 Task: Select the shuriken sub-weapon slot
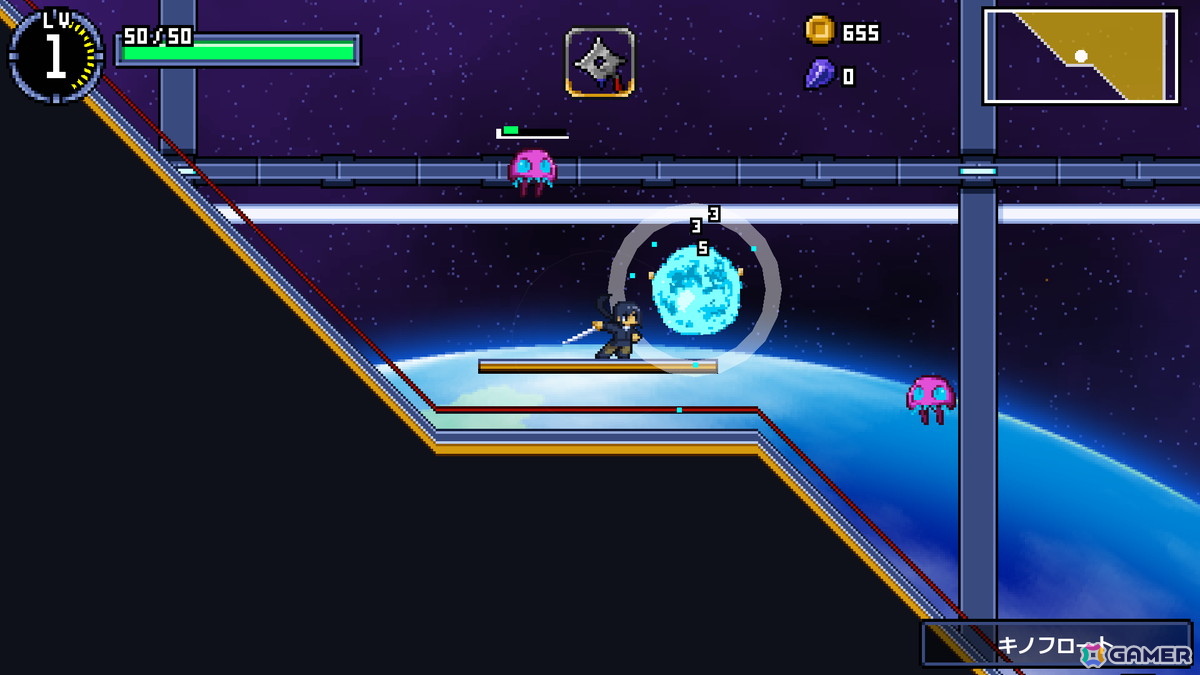tap(600, 62)
